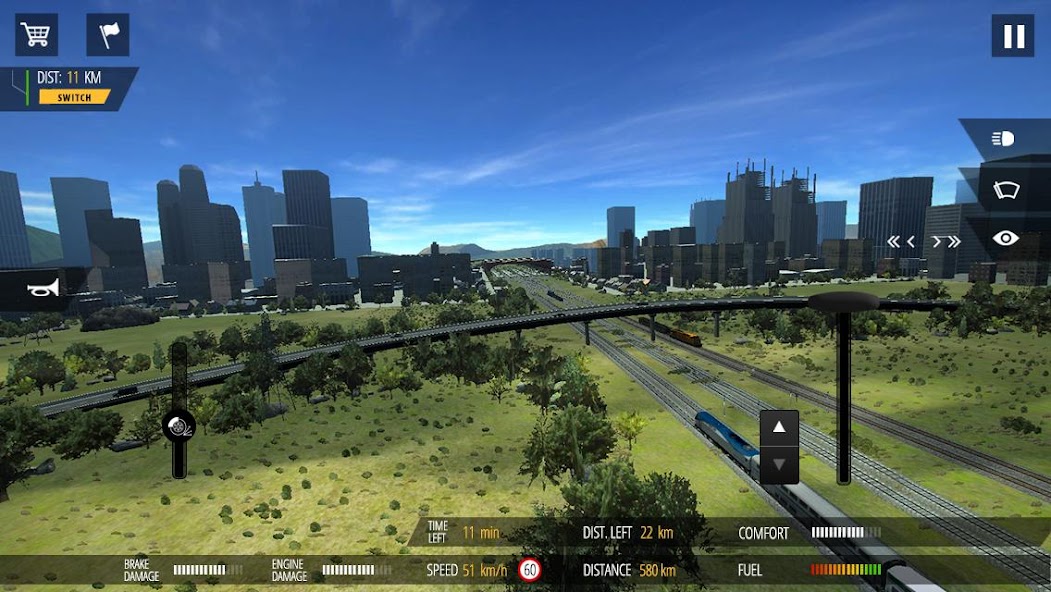Change camera view with the eye icon
The height and width of the screenshot is (592, 1051).
pyautogui.click(x=1005, y=238)
